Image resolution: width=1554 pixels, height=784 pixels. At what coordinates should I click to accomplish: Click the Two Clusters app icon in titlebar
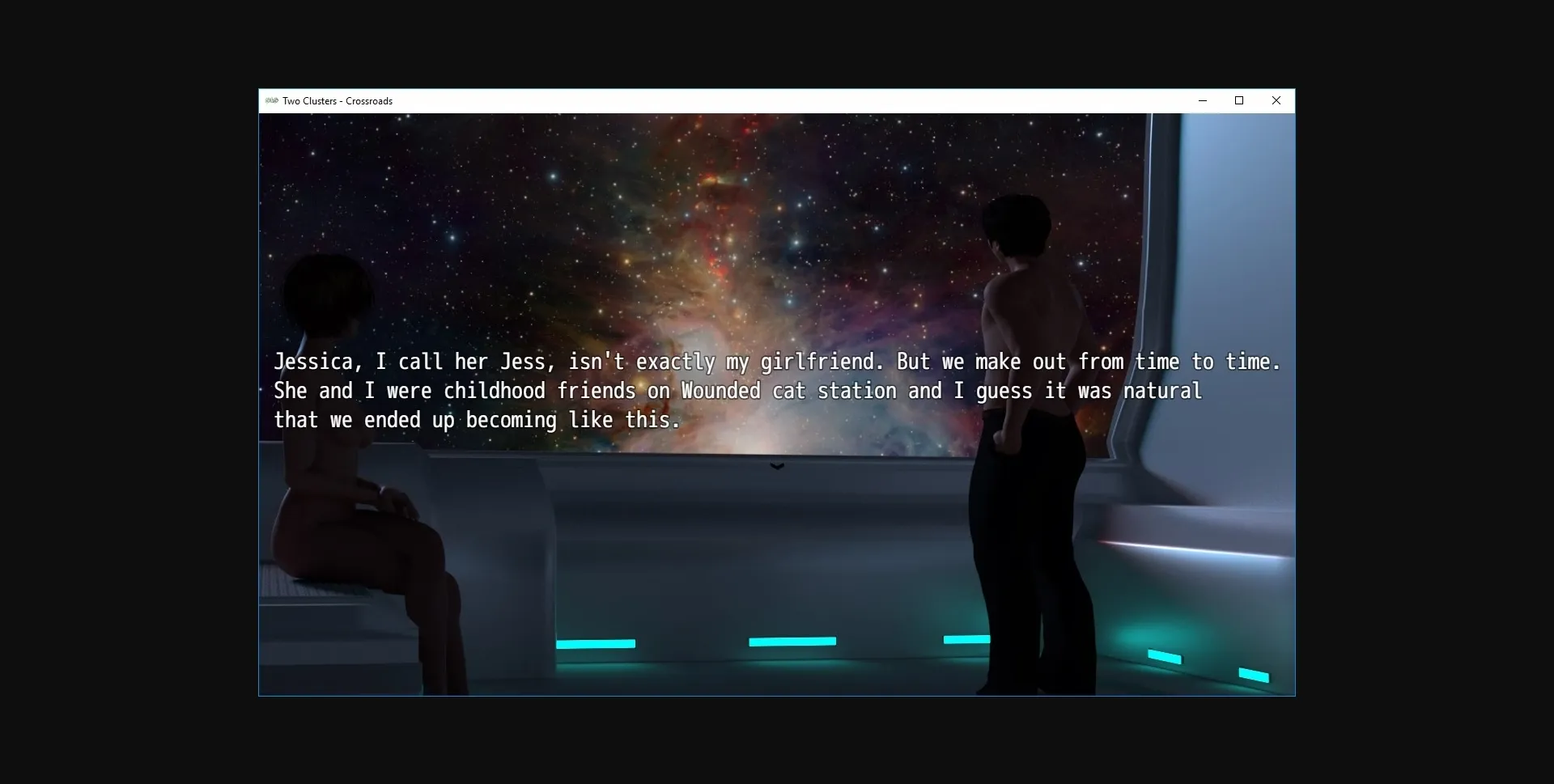pos(271,100)
